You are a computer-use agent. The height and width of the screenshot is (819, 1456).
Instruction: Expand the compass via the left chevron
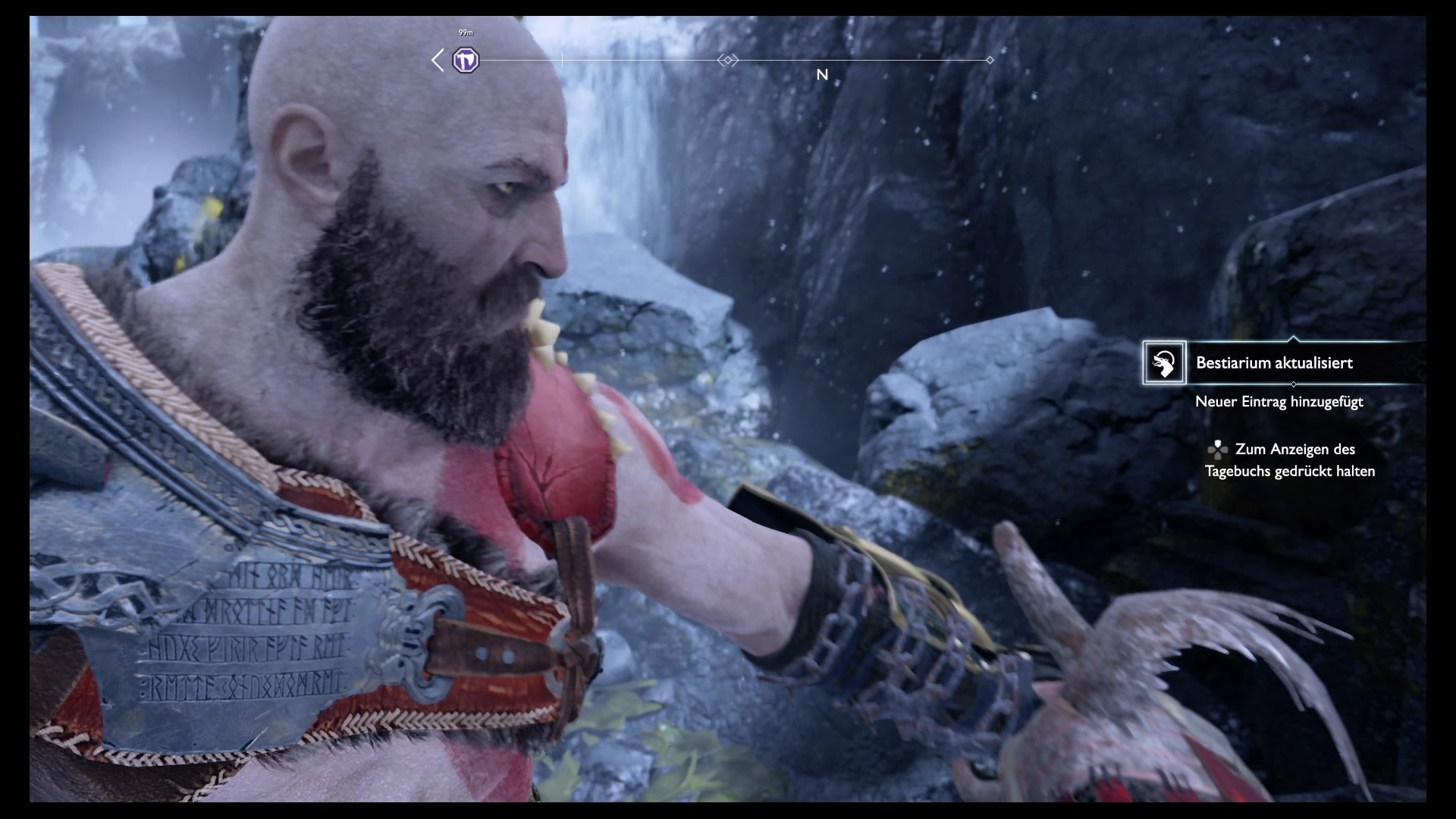coord(437,60)
